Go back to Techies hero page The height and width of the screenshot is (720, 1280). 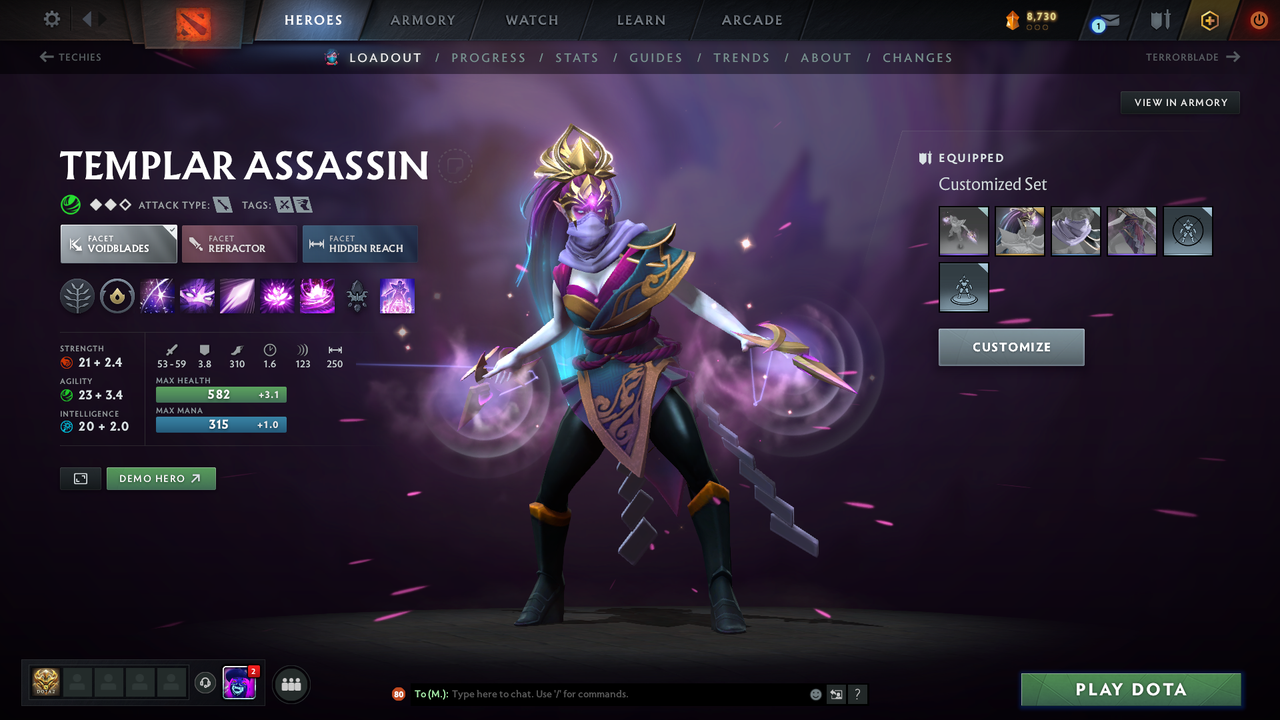click(70, 57)
